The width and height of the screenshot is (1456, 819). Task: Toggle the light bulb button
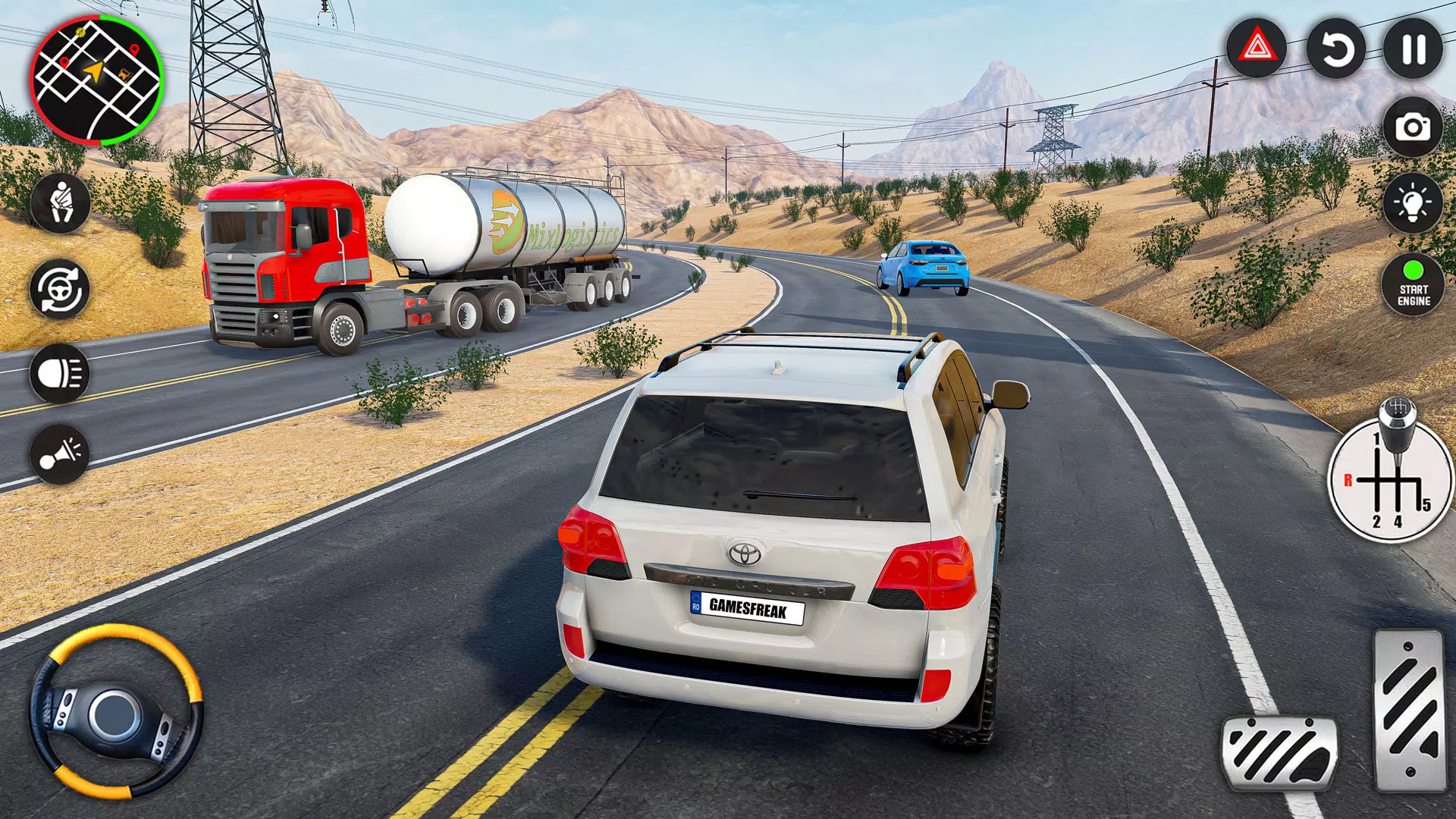click(1413, 203)
